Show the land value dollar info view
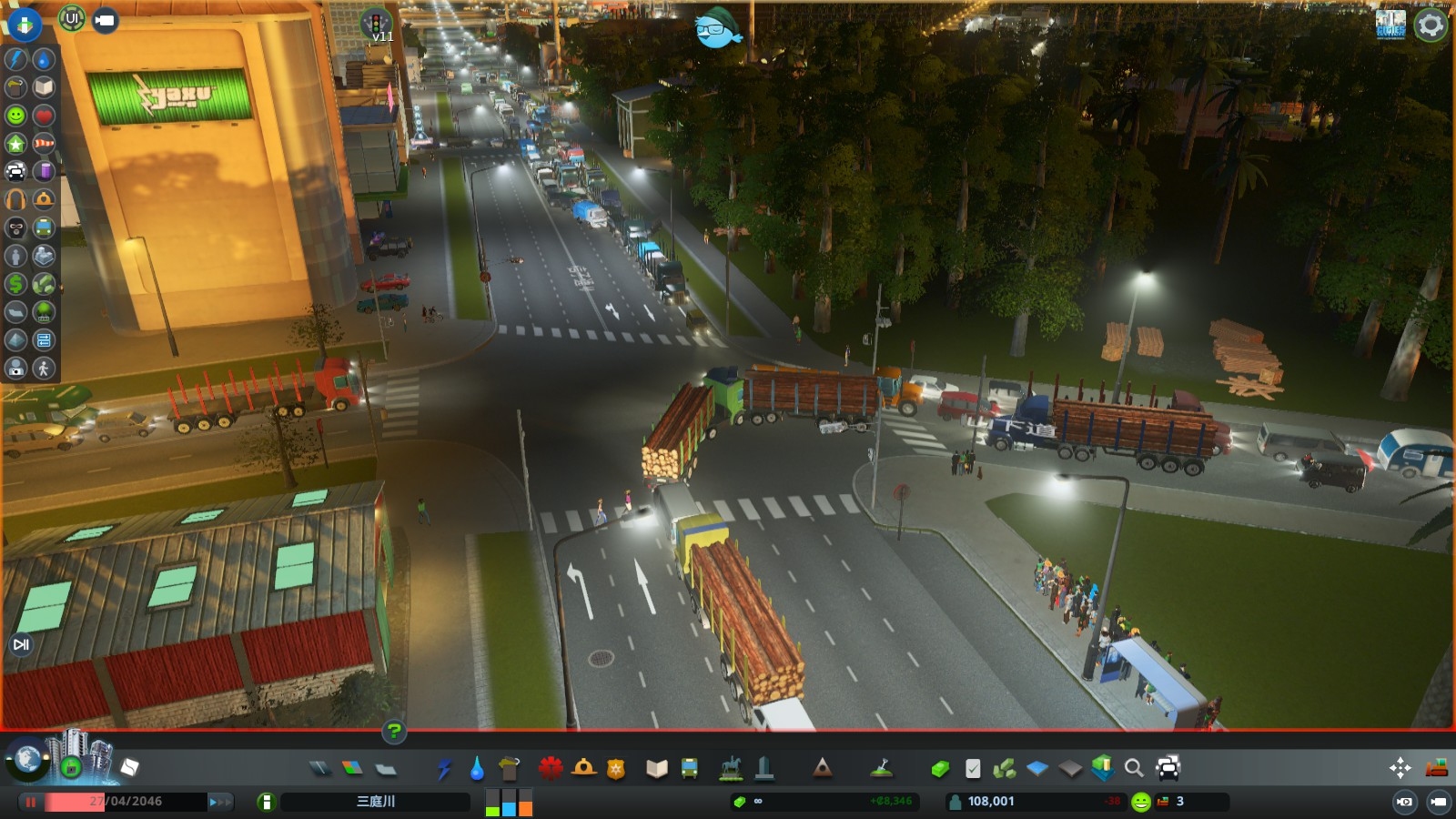Screen dimensions: 1456x819 pos(16,284)
